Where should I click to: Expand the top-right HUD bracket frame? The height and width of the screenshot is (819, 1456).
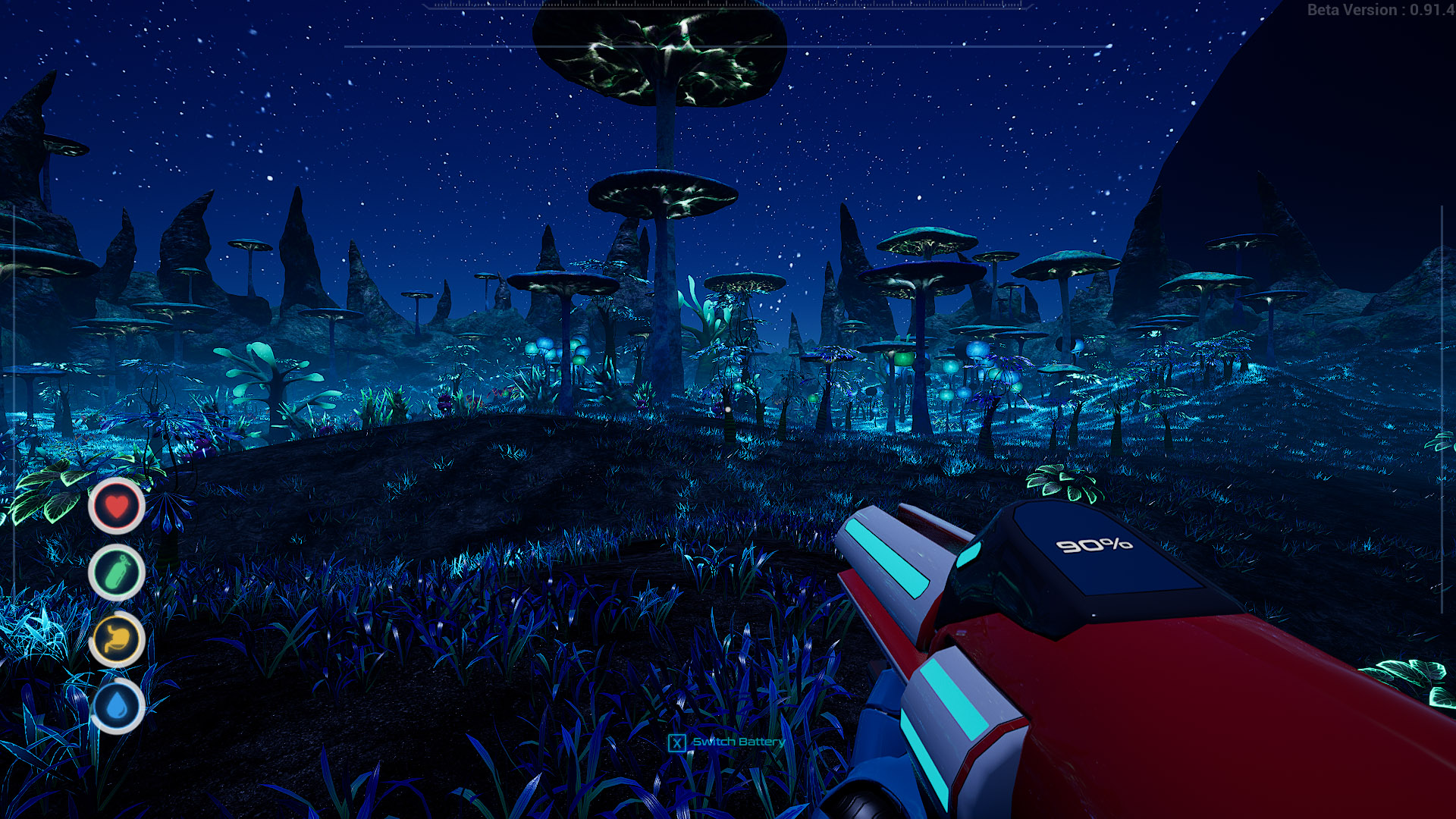click(1441, 227)
